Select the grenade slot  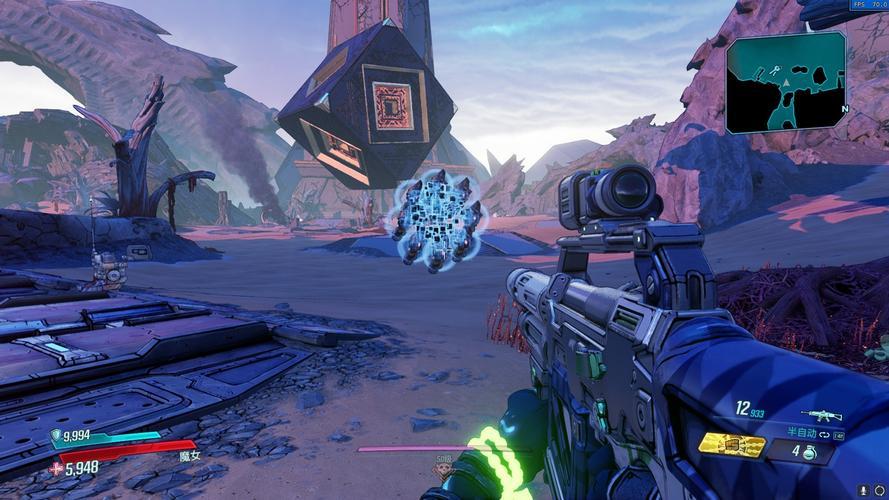pos(809,452)
